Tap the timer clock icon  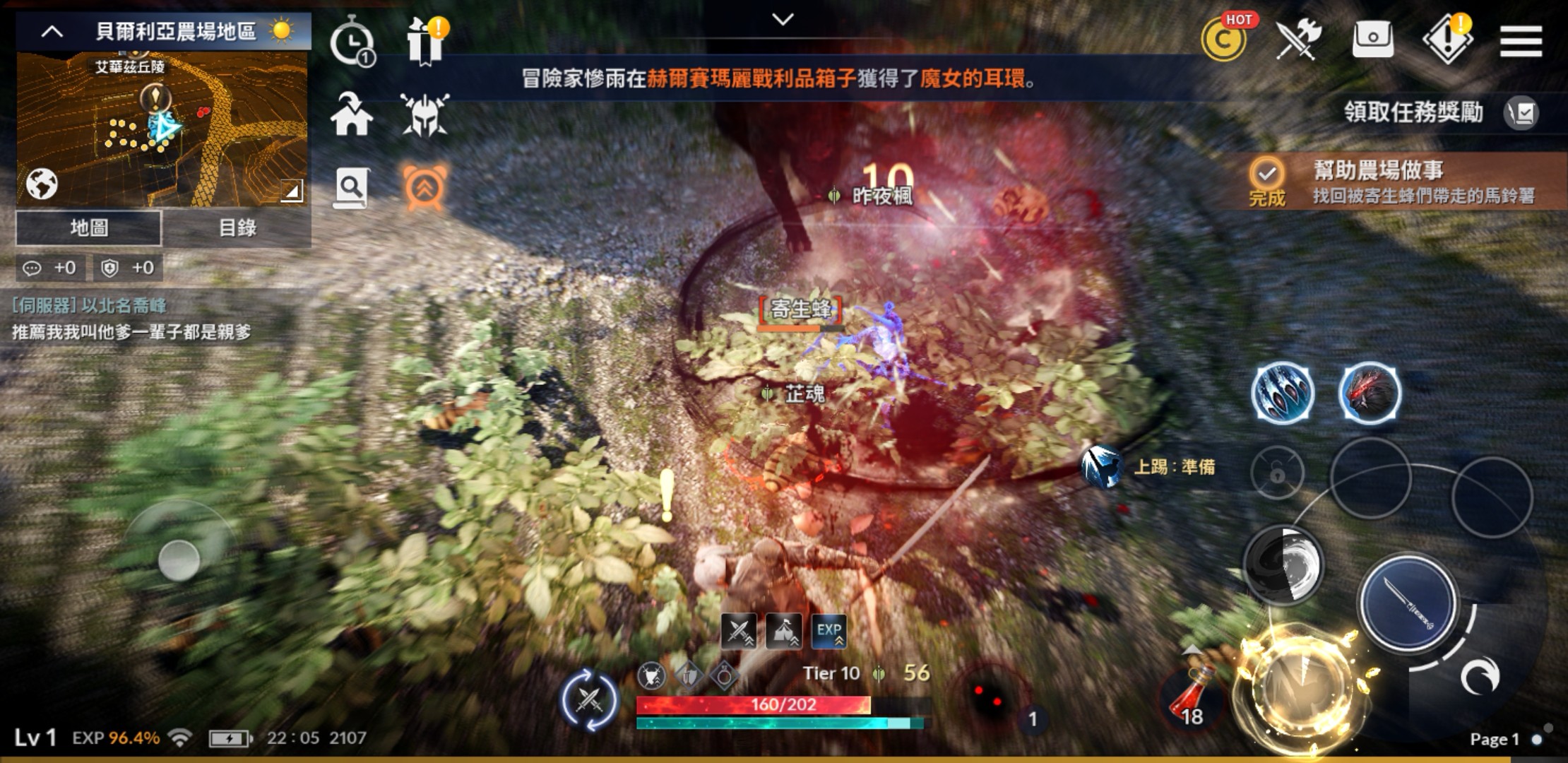point(353,41)
